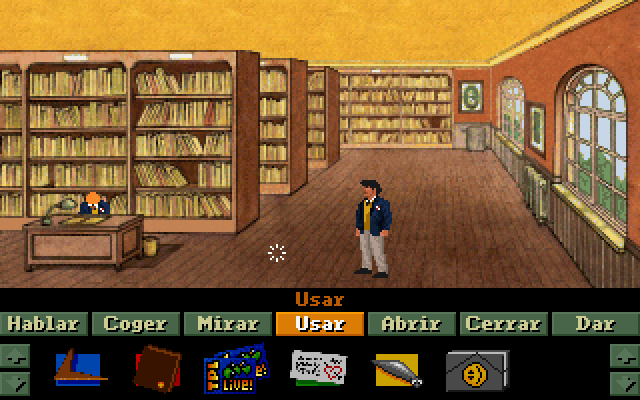Pick the brown leather book item
The height and width of the screenshot is (400, 640).
pos(155,367)
